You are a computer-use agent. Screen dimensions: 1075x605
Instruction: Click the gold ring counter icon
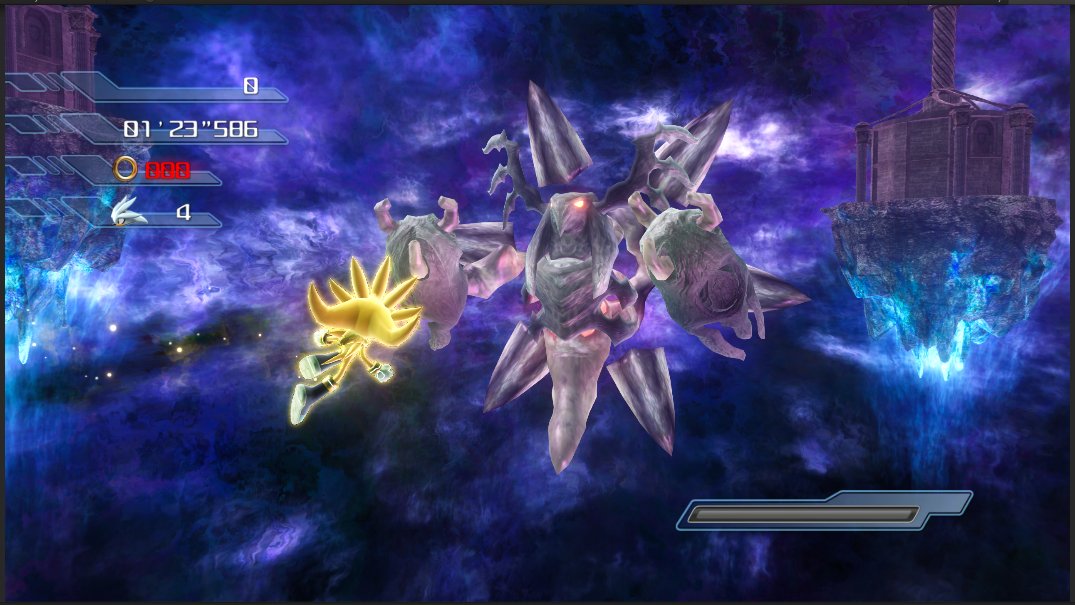pos(126,169)
